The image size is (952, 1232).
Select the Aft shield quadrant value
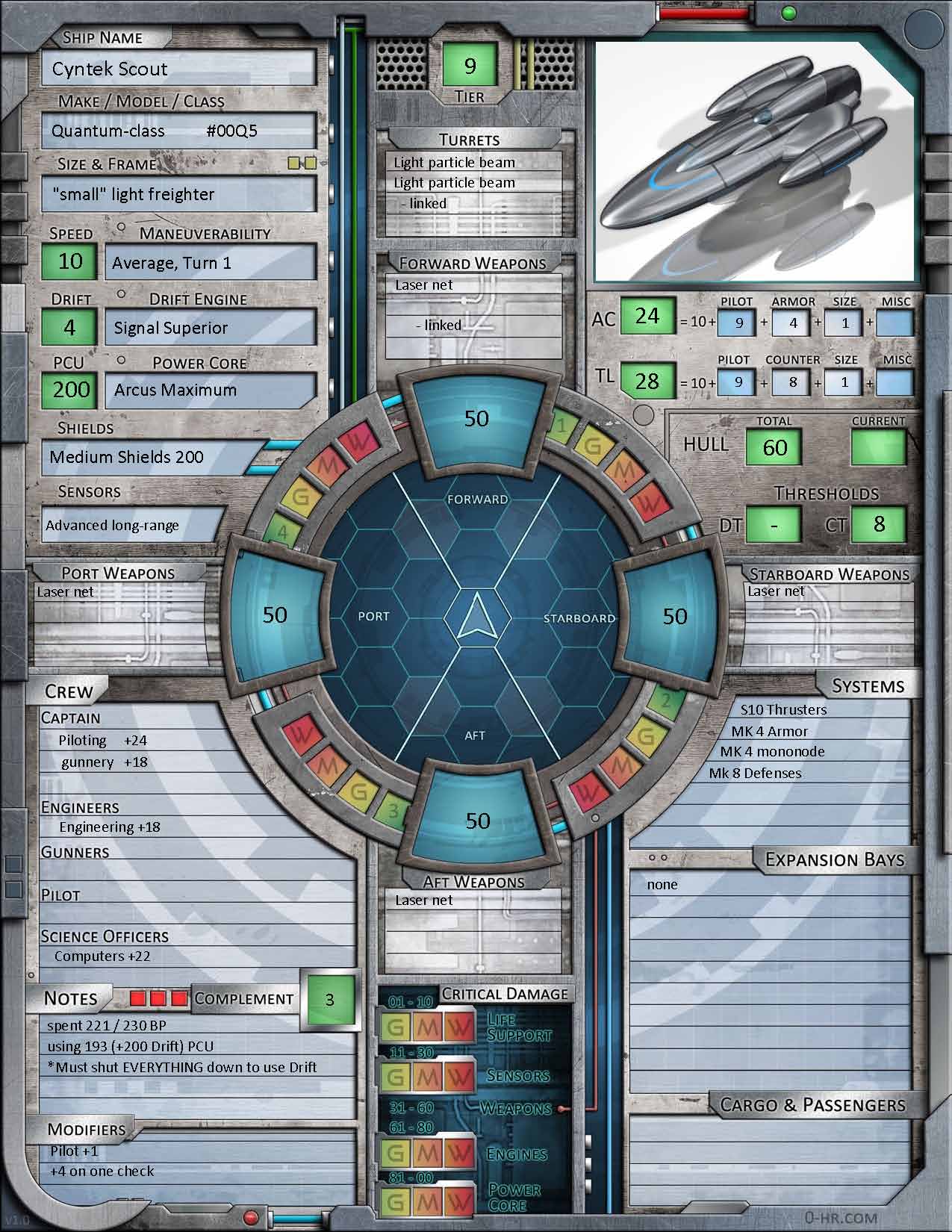(477, 821)
